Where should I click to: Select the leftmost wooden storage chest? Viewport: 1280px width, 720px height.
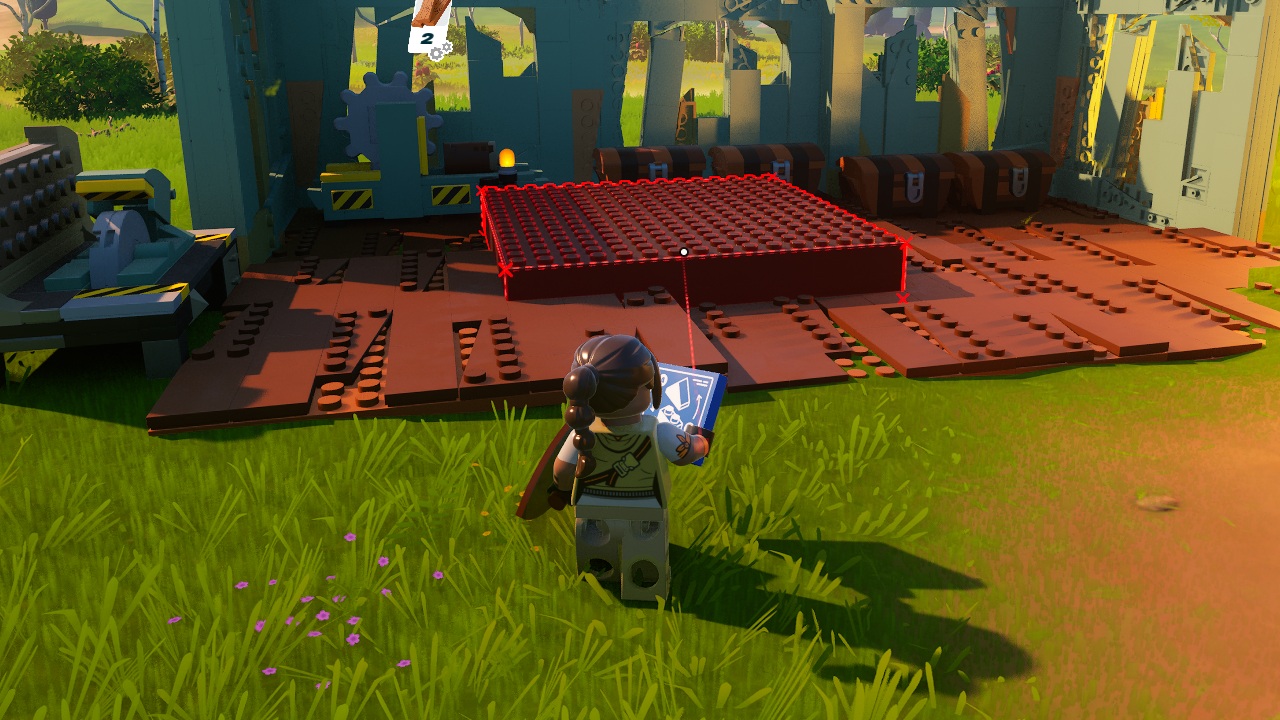point(630,165)
